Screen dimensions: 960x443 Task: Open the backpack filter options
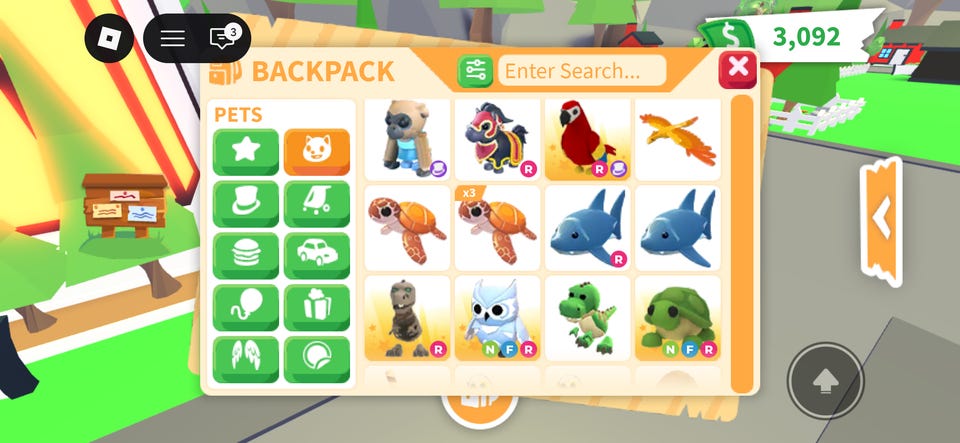475,70
